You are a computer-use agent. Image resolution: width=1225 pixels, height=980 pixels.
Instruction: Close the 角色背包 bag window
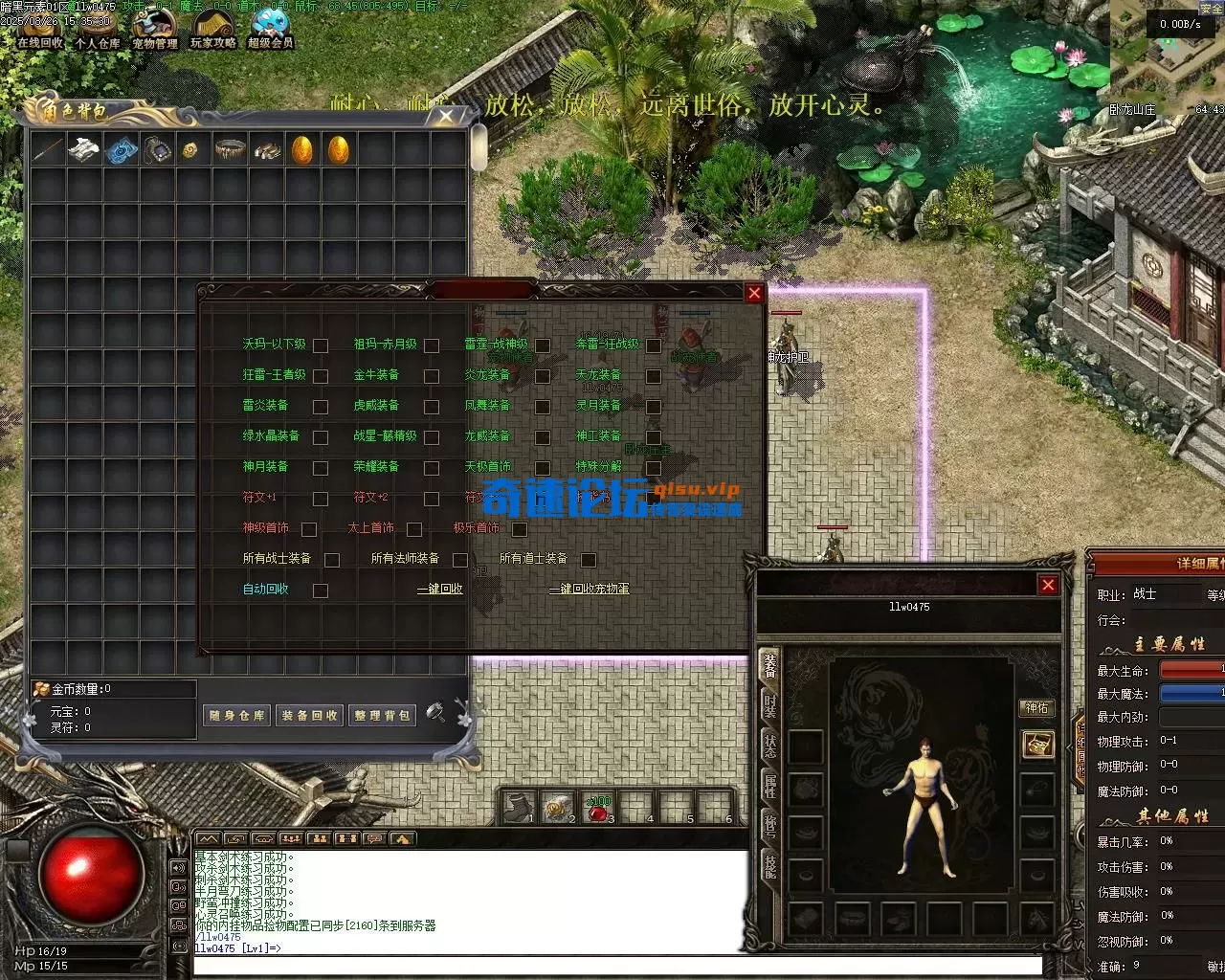tap(446, 116)
